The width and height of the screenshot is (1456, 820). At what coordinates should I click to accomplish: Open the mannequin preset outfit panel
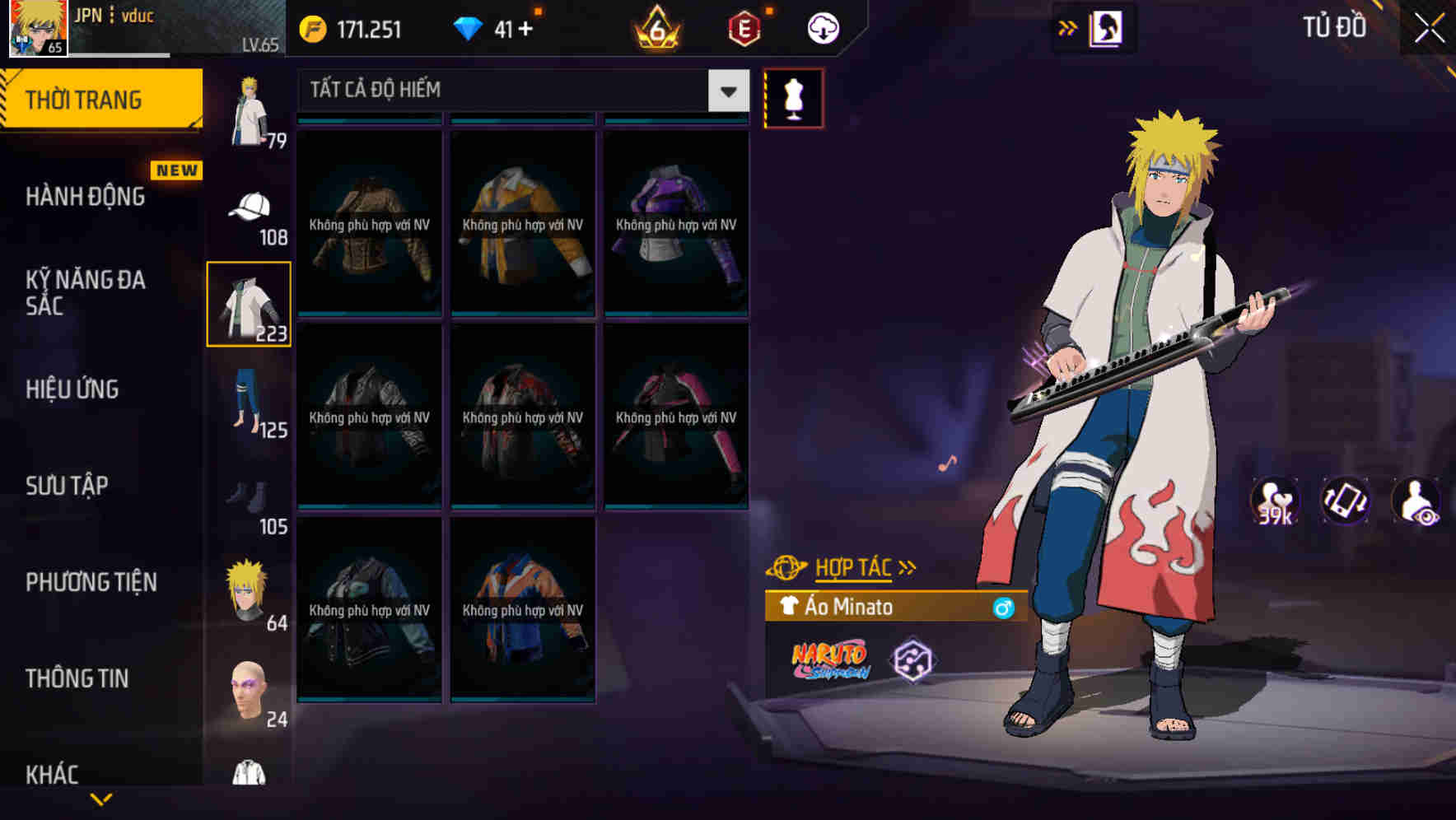click(793, 99)
